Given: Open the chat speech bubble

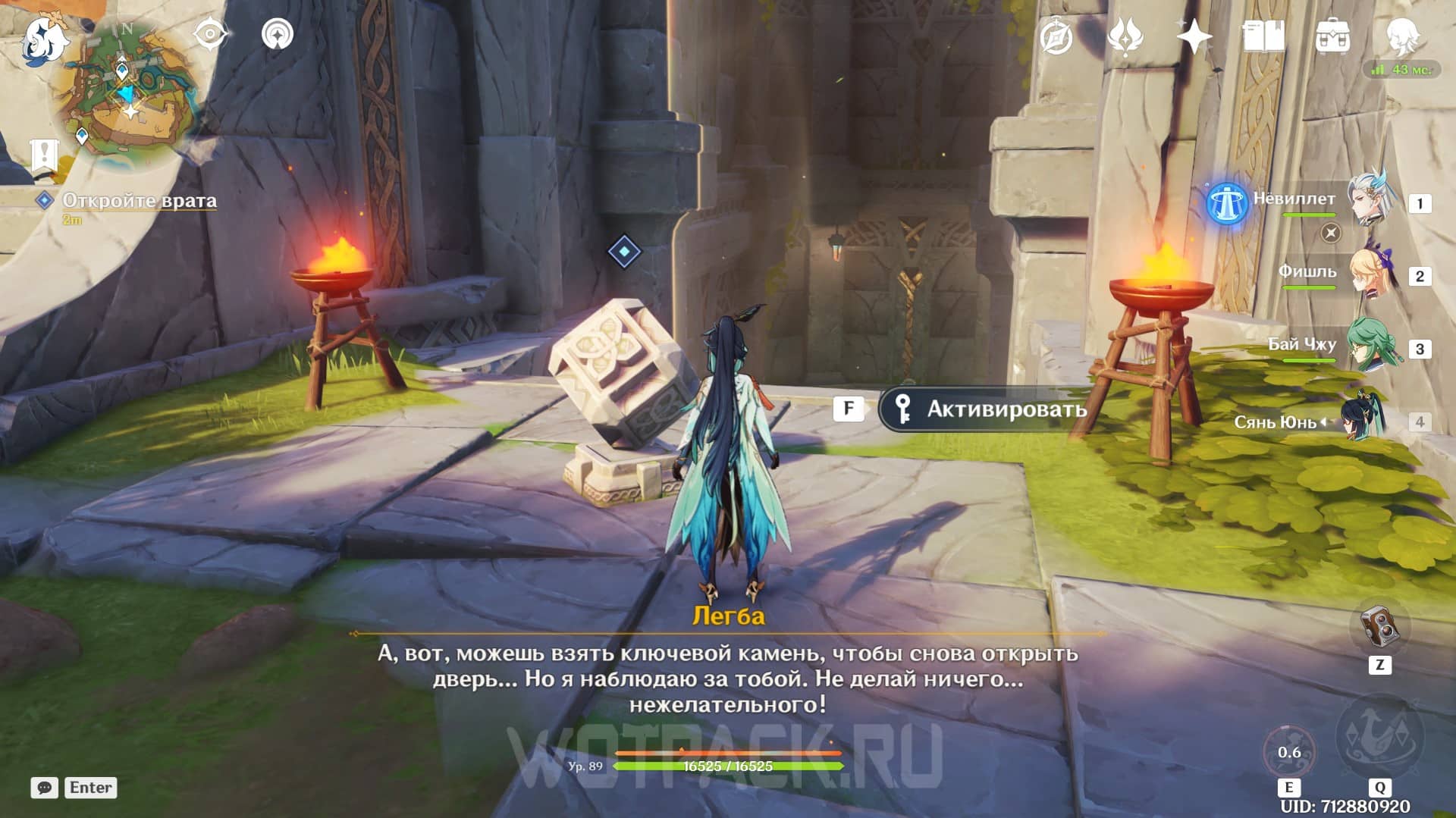Looking at the screenshot, I should 44,788.
